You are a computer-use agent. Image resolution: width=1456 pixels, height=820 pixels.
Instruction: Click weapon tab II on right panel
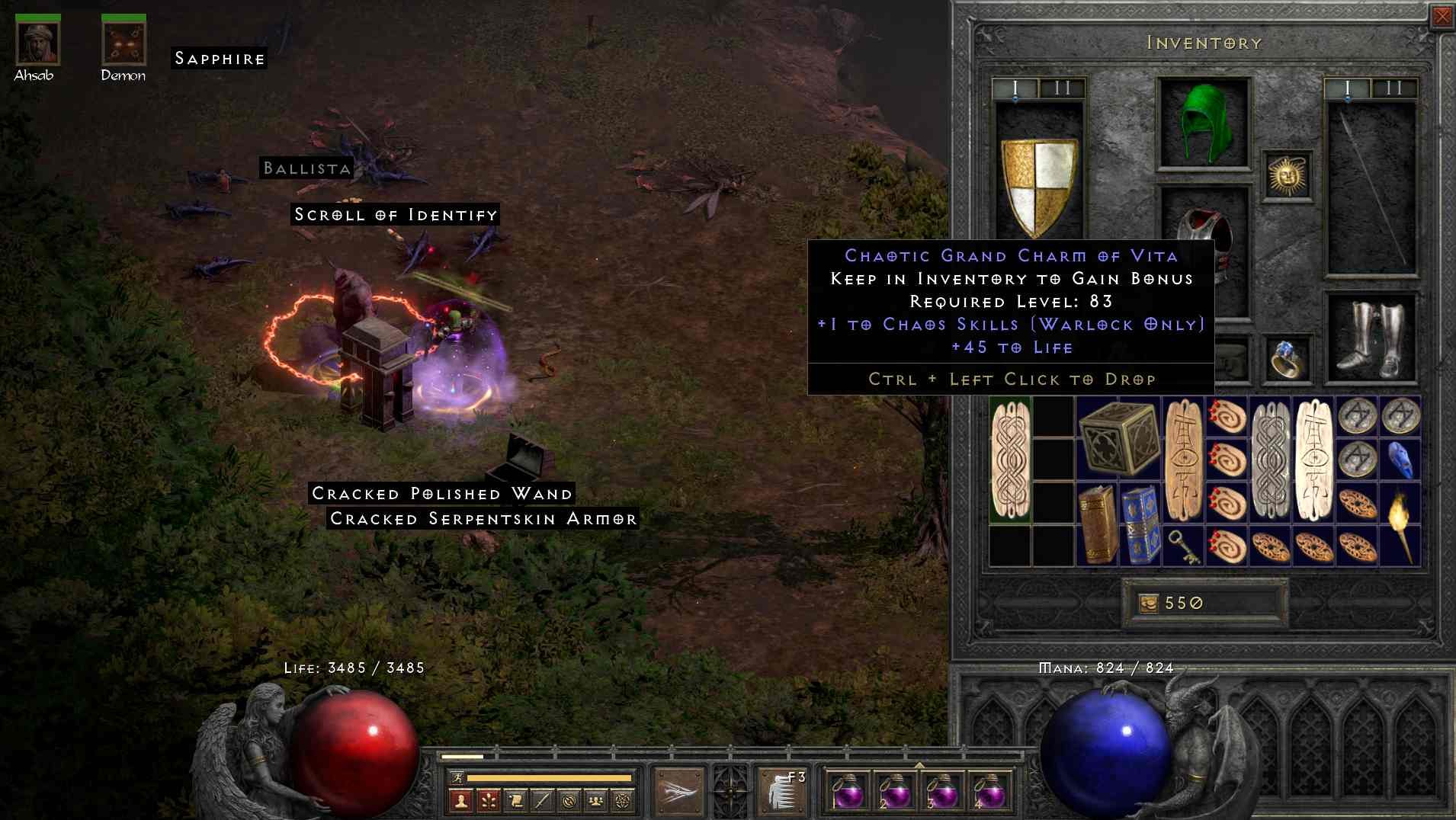tap(1393, 88)
